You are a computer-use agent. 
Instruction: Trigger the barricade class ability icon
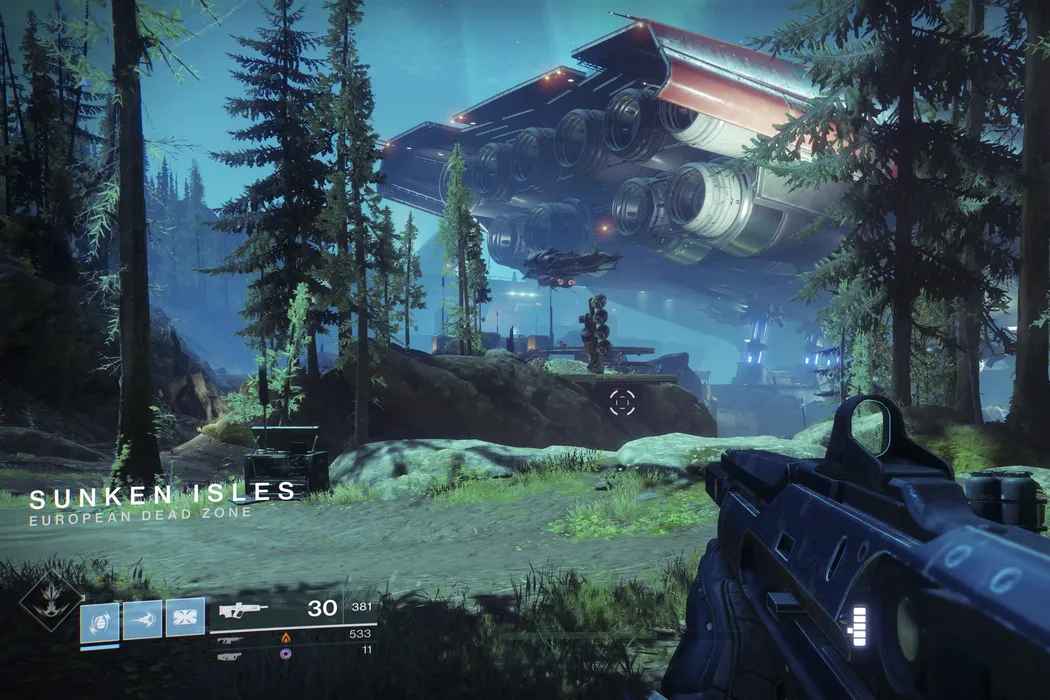coord(185,618)
